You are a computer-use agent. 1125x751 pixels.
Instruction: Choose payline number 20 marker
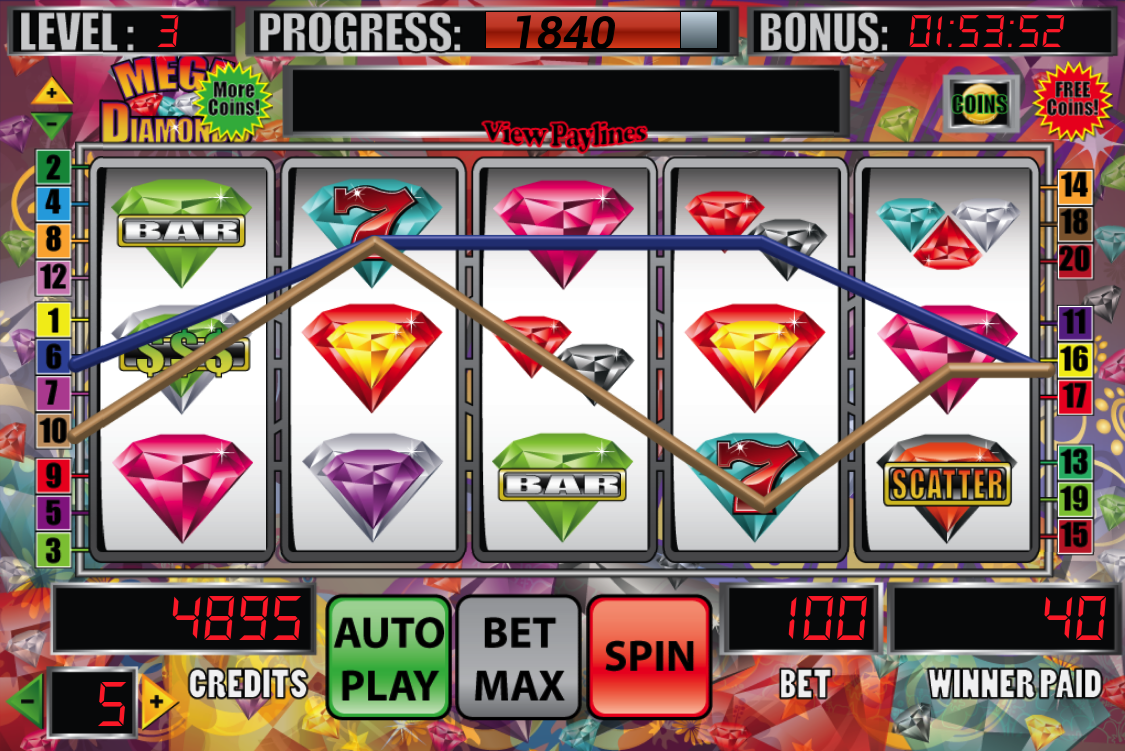coord(1074,260)
